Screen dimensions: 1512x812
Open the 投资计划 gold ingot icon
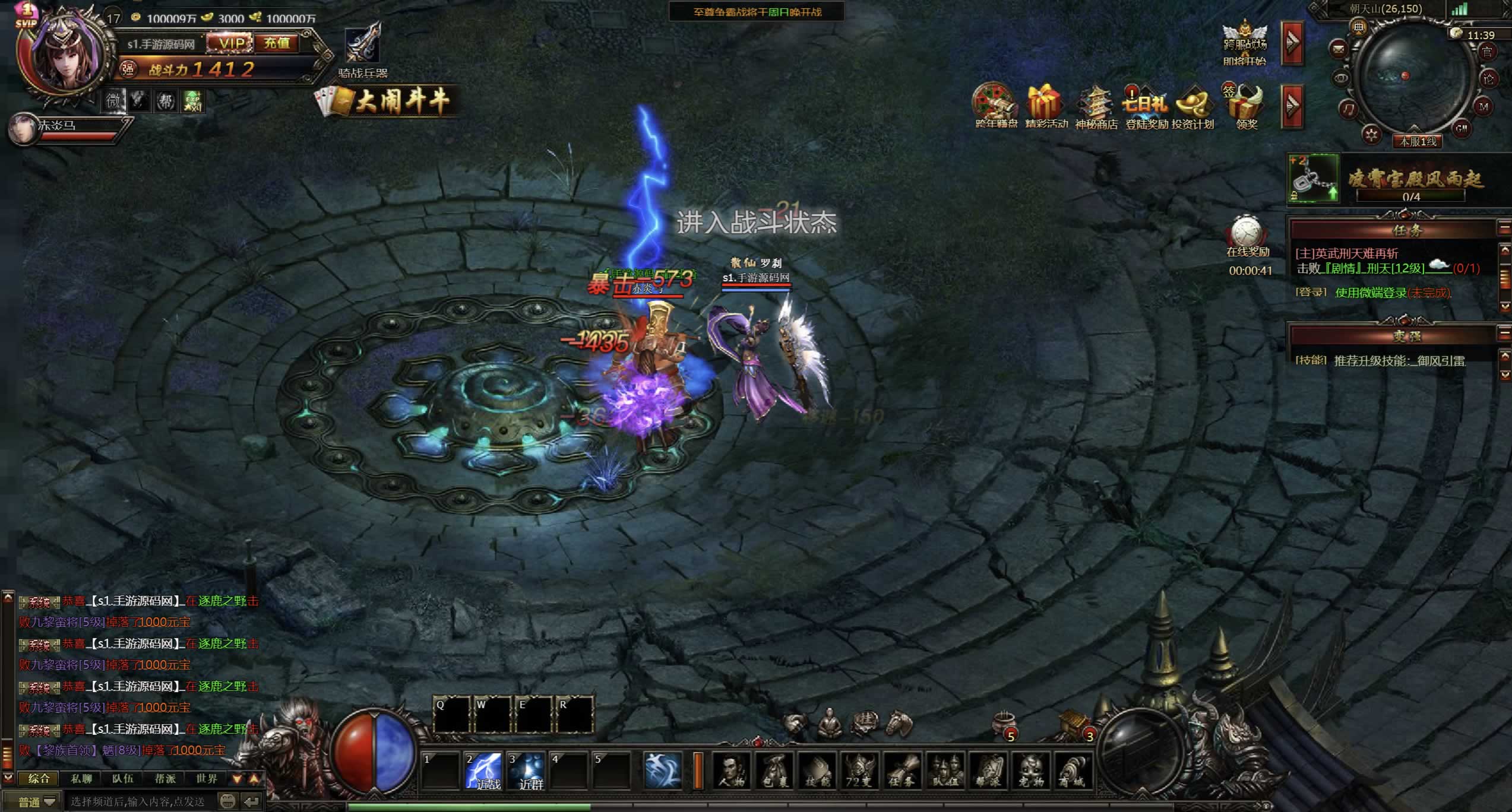point(1193,107)
